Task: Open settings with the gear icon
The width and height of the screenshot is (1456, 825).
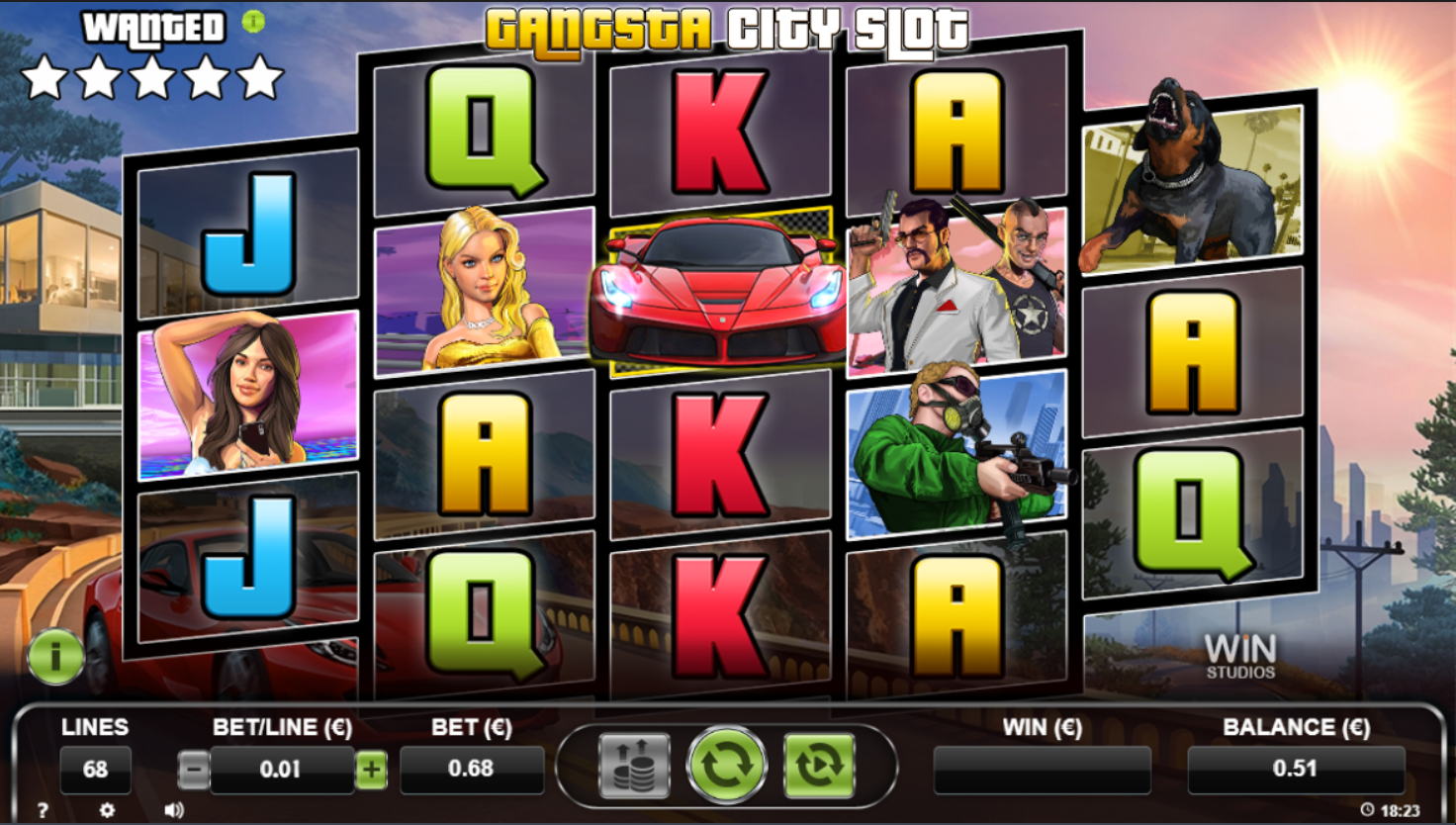Action: (107, 810)
